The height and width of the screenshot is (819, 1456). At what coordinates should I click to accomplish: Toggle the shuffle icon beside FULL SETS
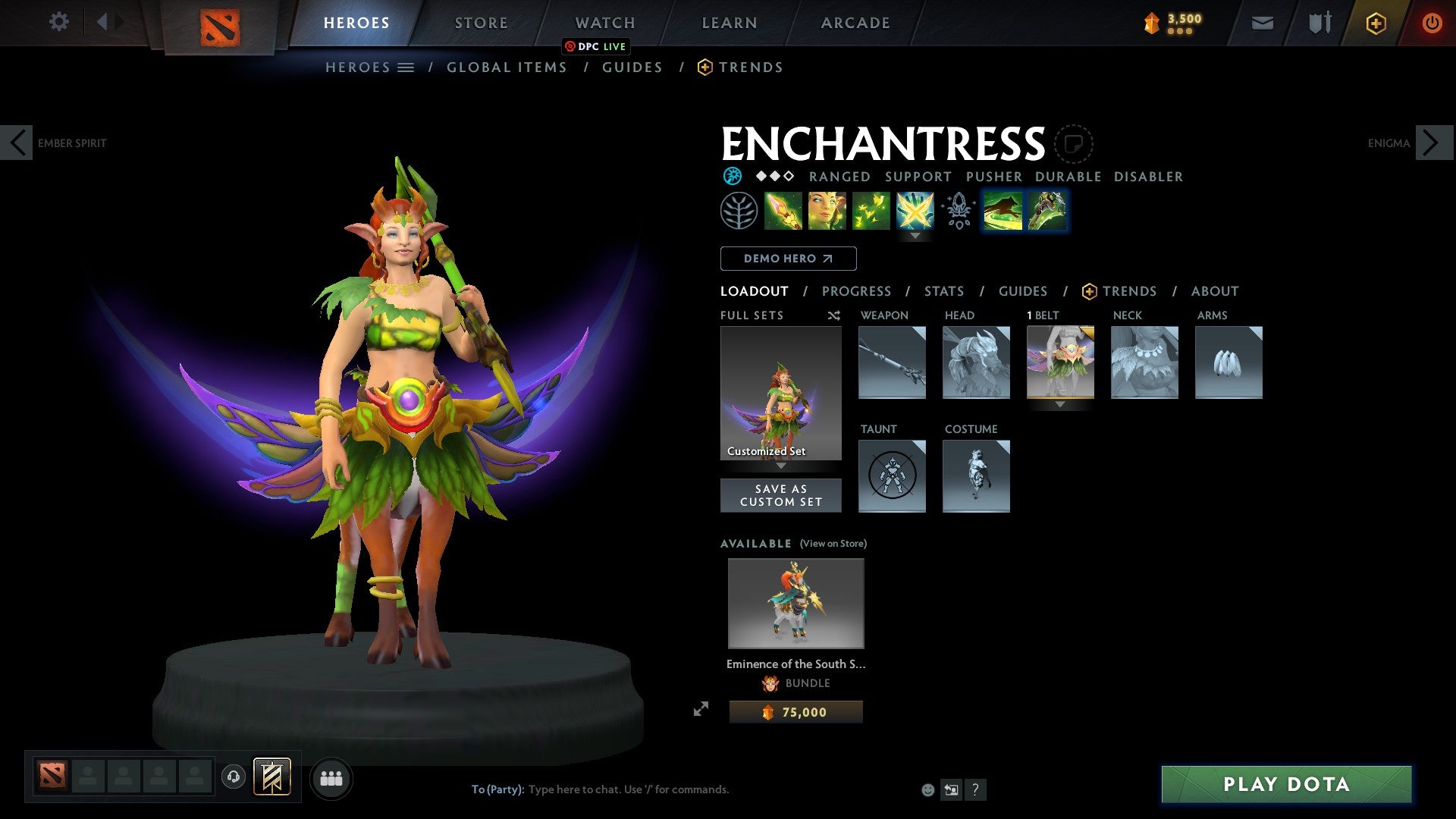(833, 315)
